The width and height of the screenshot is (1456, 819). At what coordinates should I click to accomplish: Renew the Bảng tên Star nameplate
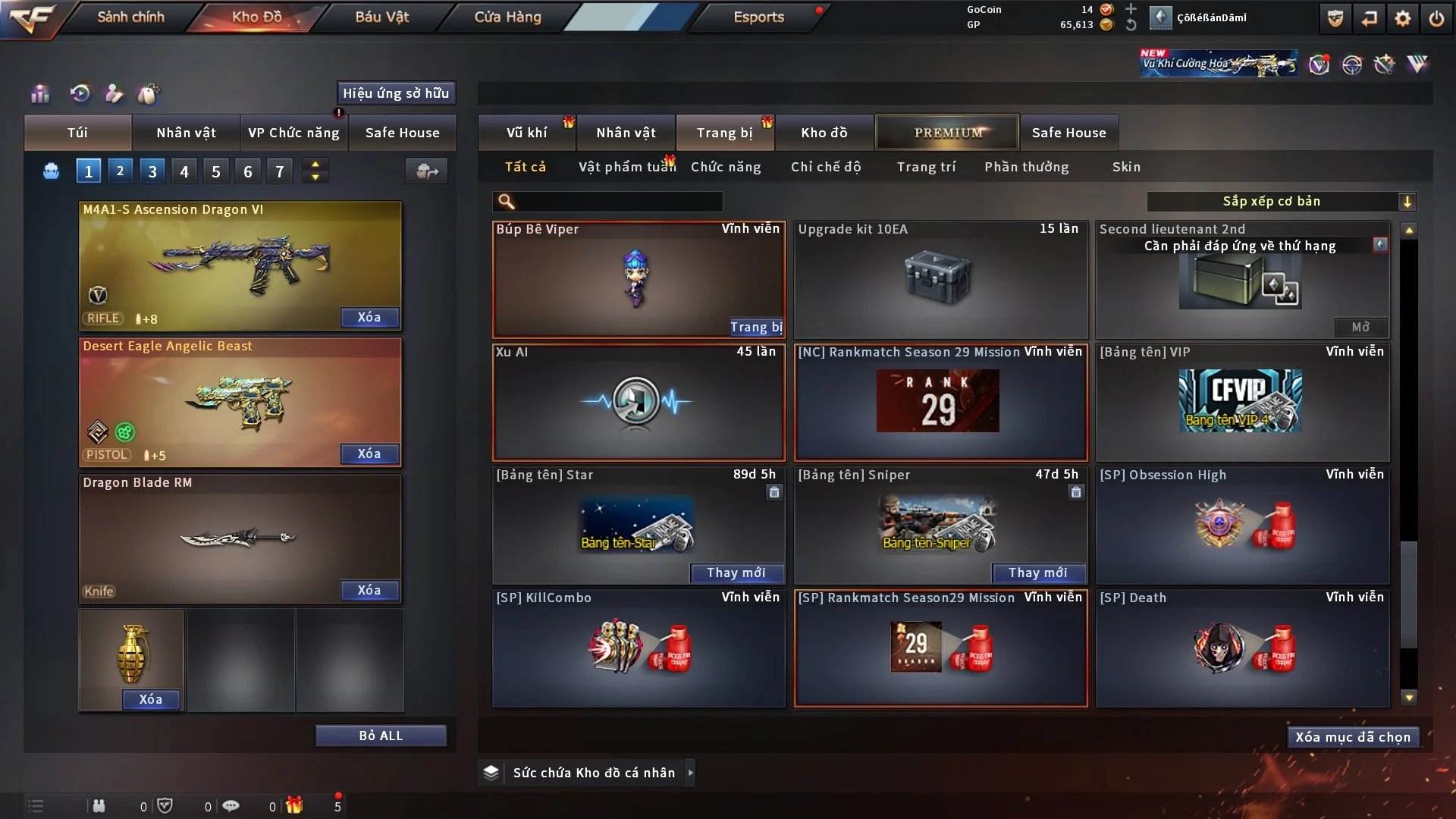(x=736, y=573)
